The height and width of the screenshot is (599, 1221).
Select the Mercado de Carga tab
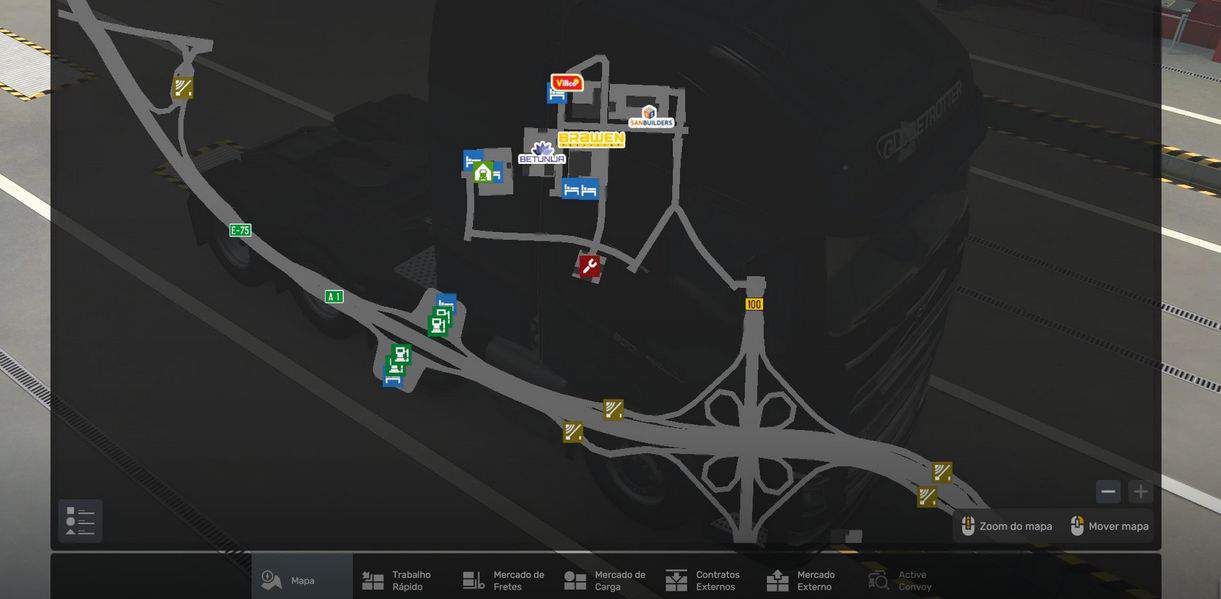(x=605, y=580)
